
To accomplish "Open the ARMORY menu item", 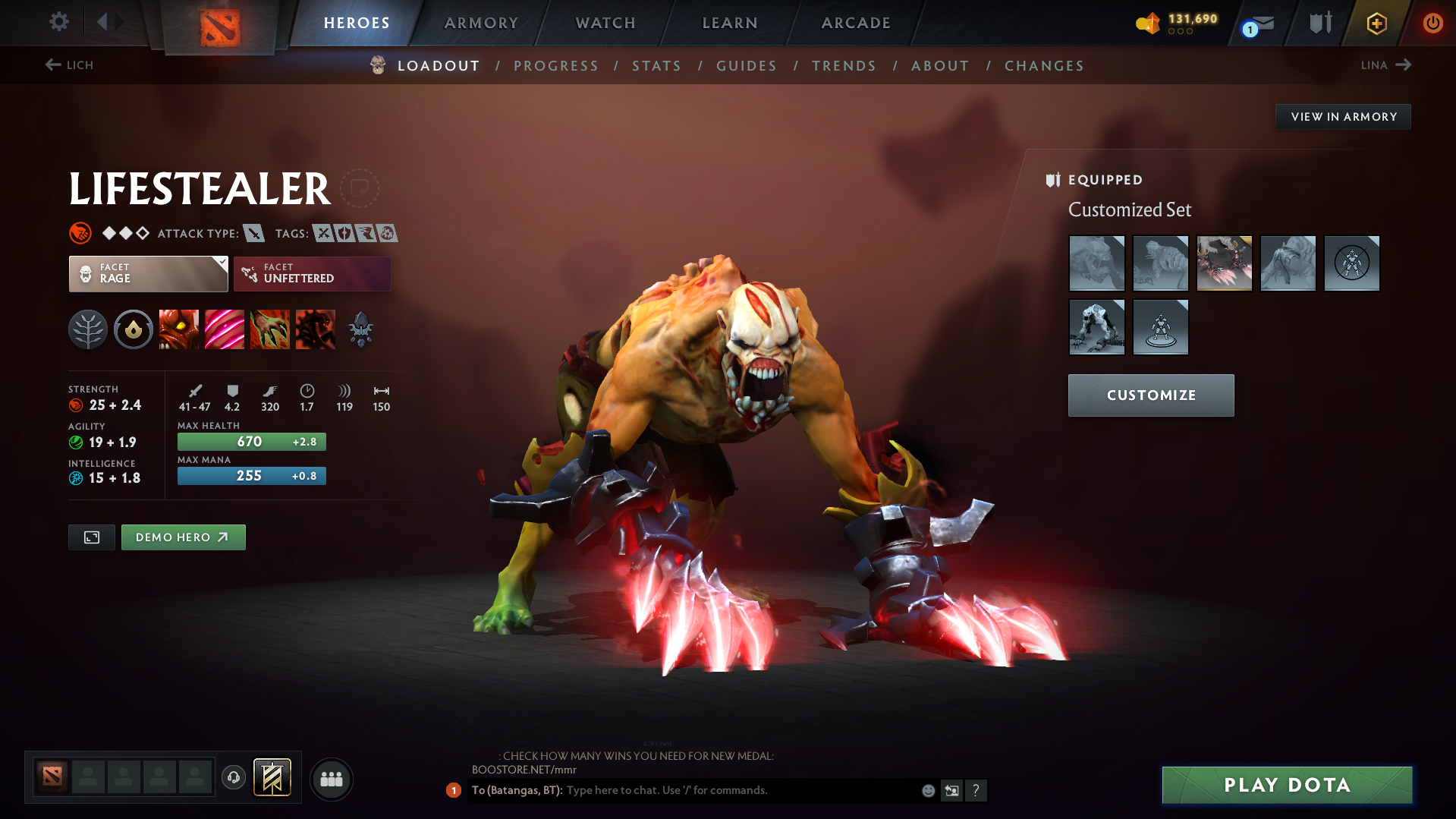I will pyautogui.click(x=481, y=23).
